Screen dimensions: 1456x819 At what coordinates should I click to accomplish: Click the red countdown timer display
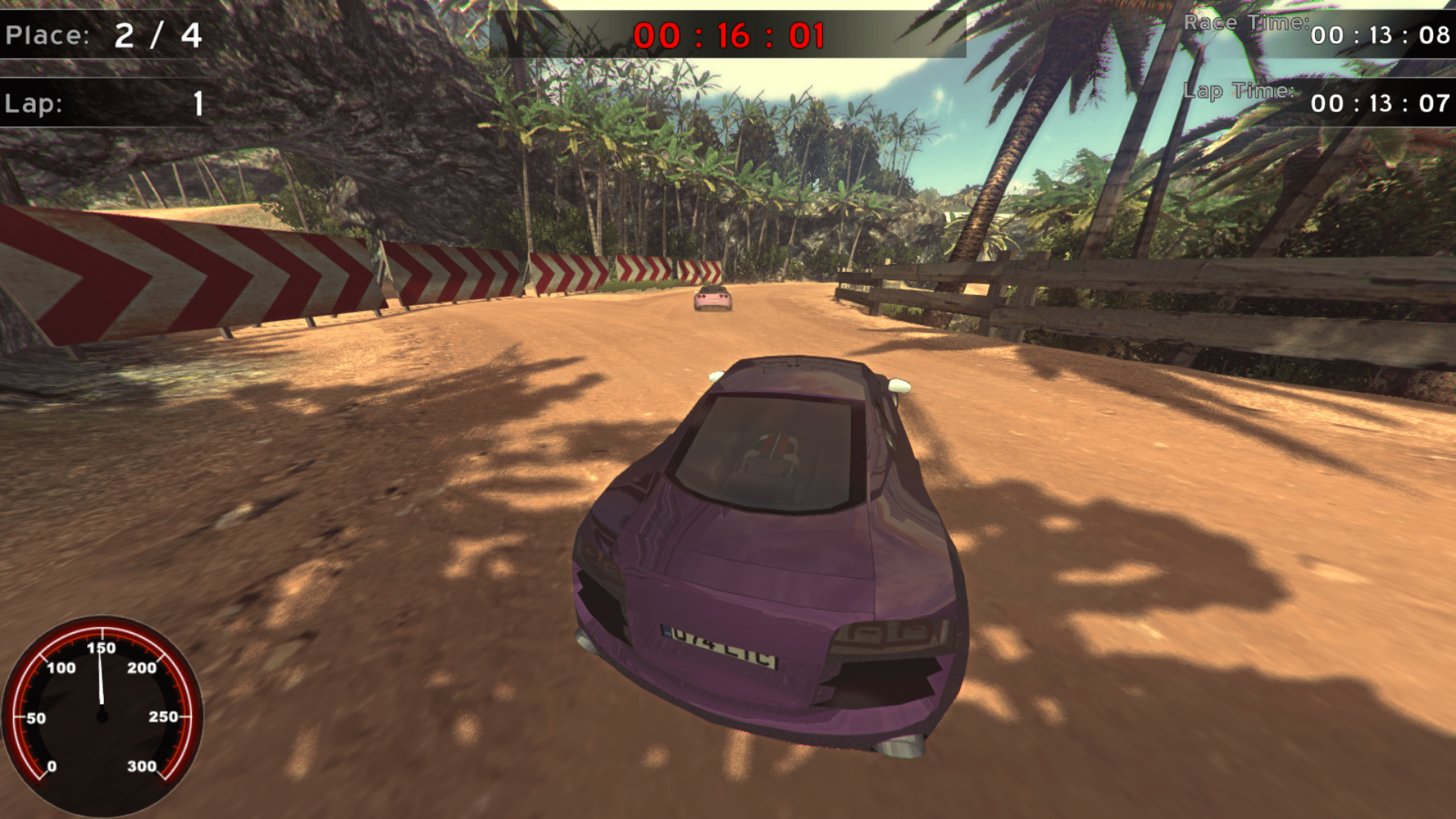click(x=728, y=34)
